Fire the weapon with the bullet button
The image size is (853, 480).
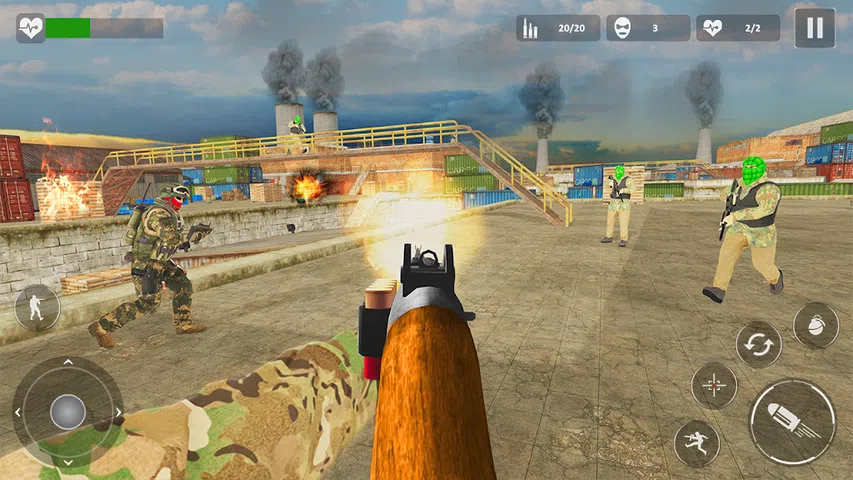coord(792,421)
